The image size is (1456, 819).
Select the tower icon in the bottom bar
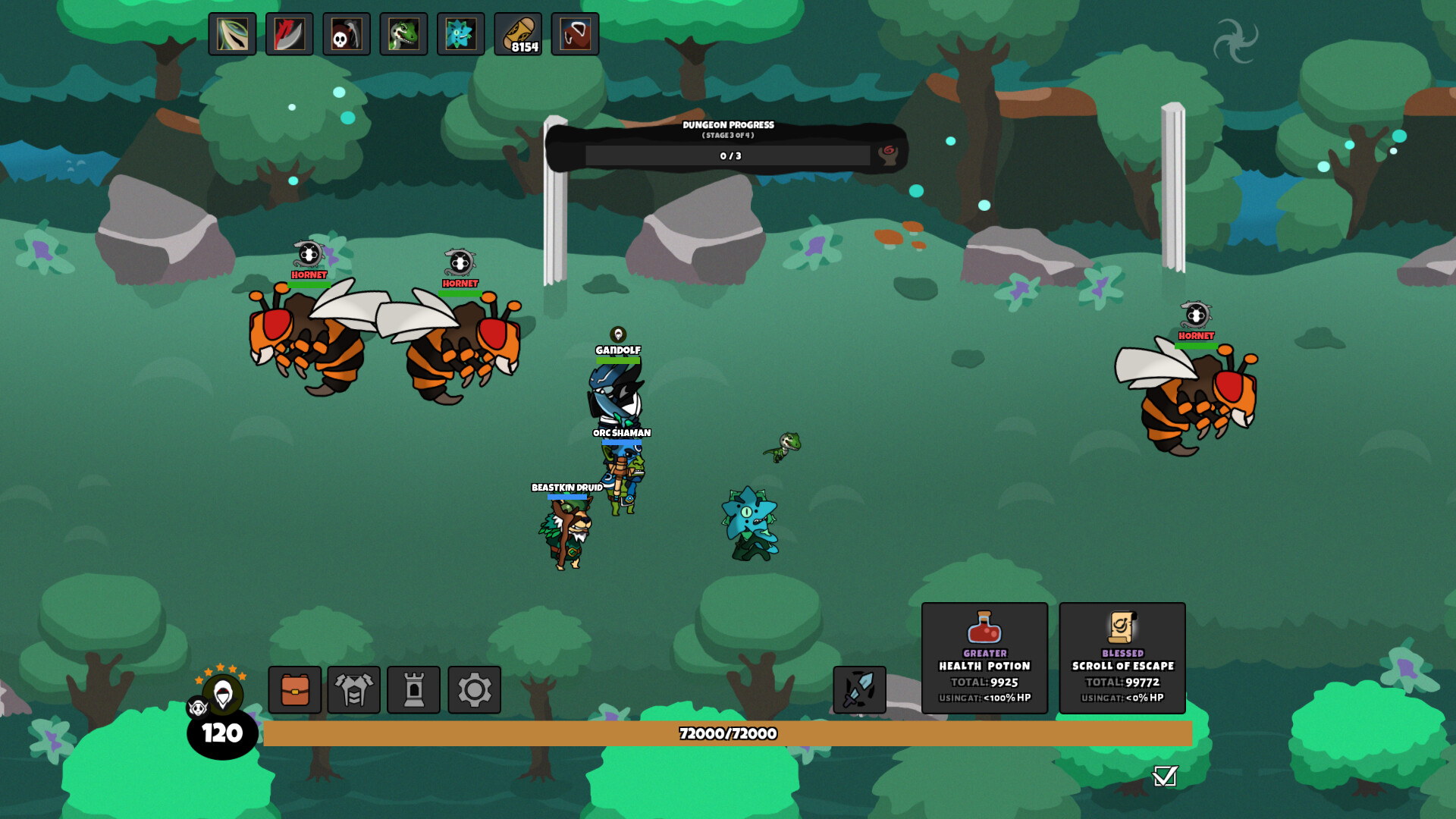point(415,690)
